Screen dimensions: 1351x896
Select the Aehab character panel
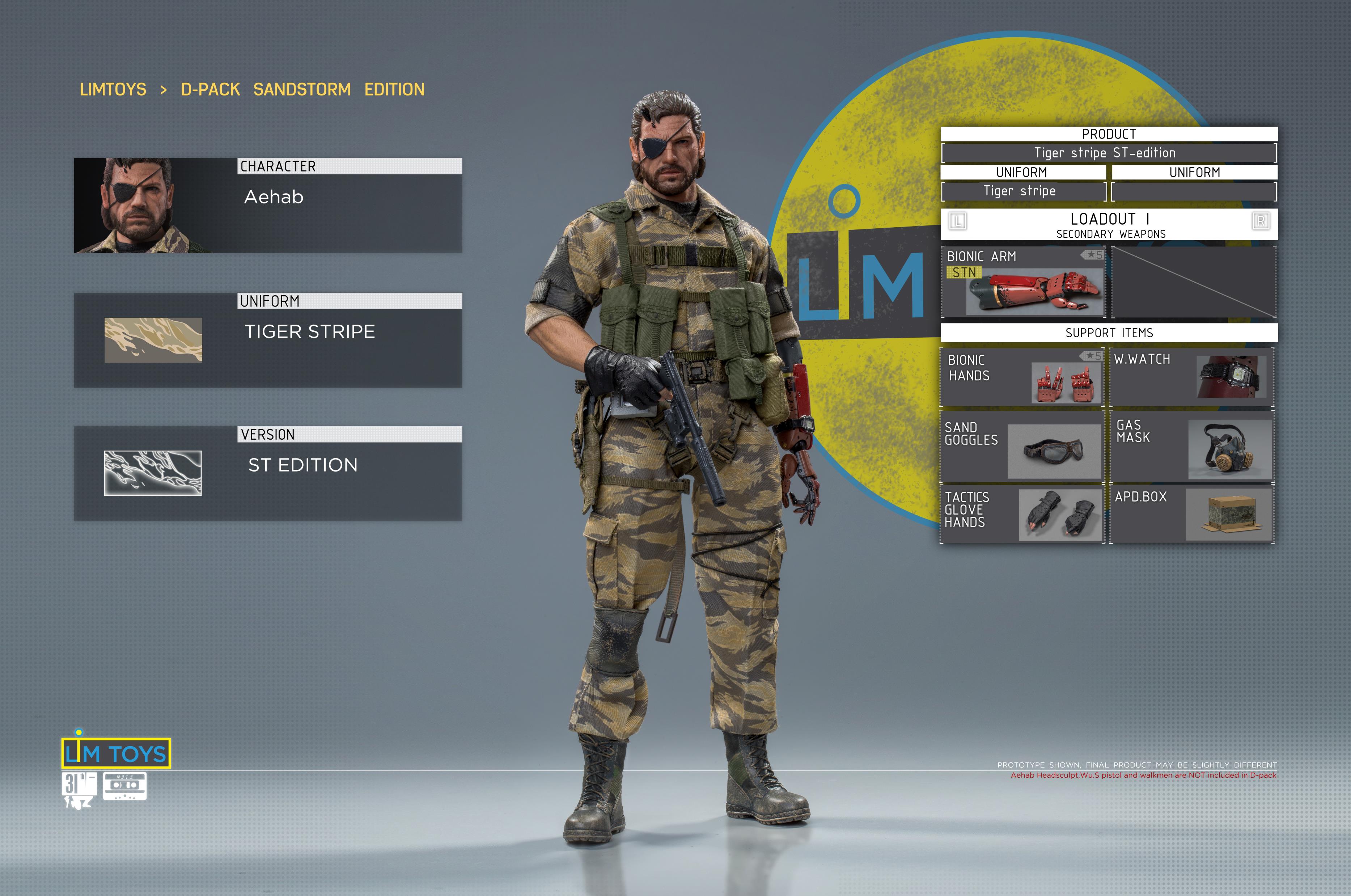[267, 206]
